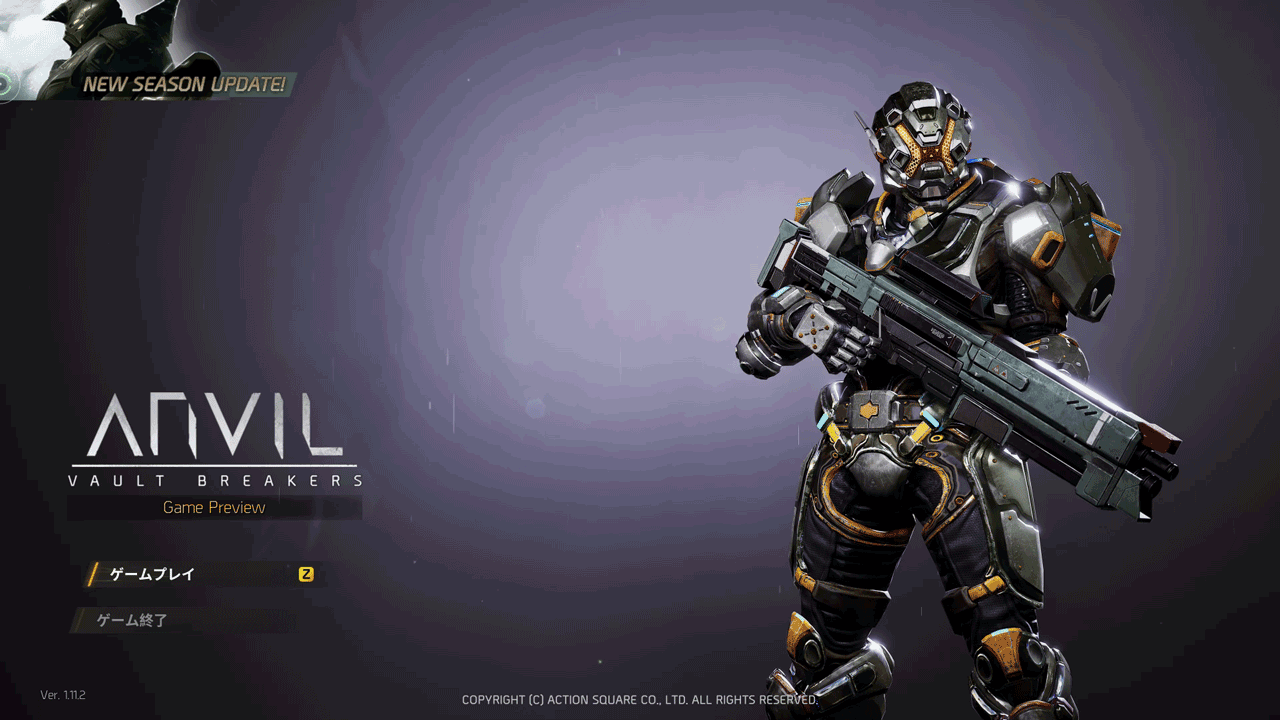Click the Action Square copyright notice
1280x720 pixels.
click(x=638, y=700)
